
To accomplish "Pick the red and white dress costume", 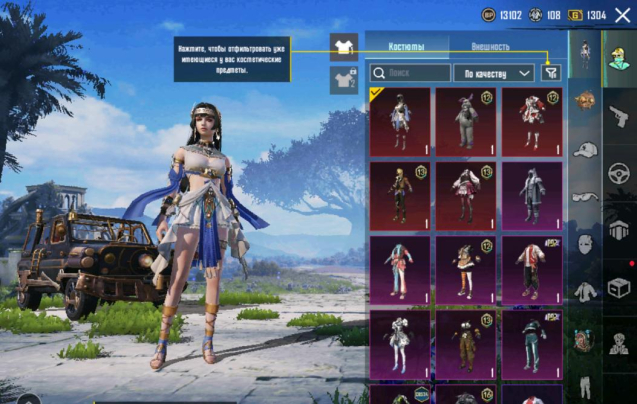I will [532, 122].
